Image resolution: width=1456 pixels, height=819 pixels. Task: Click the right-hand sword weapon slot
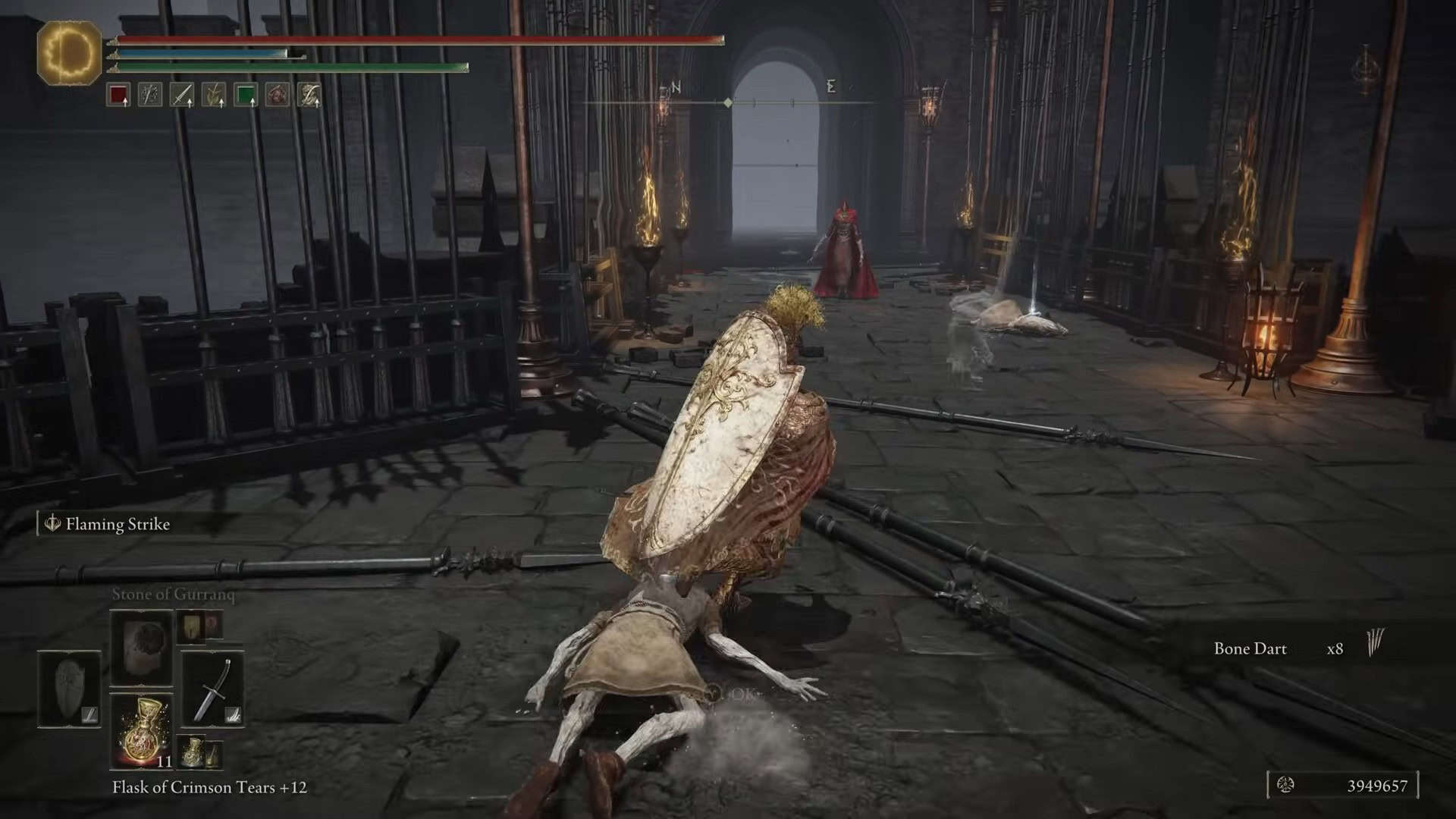coord(213,689)
